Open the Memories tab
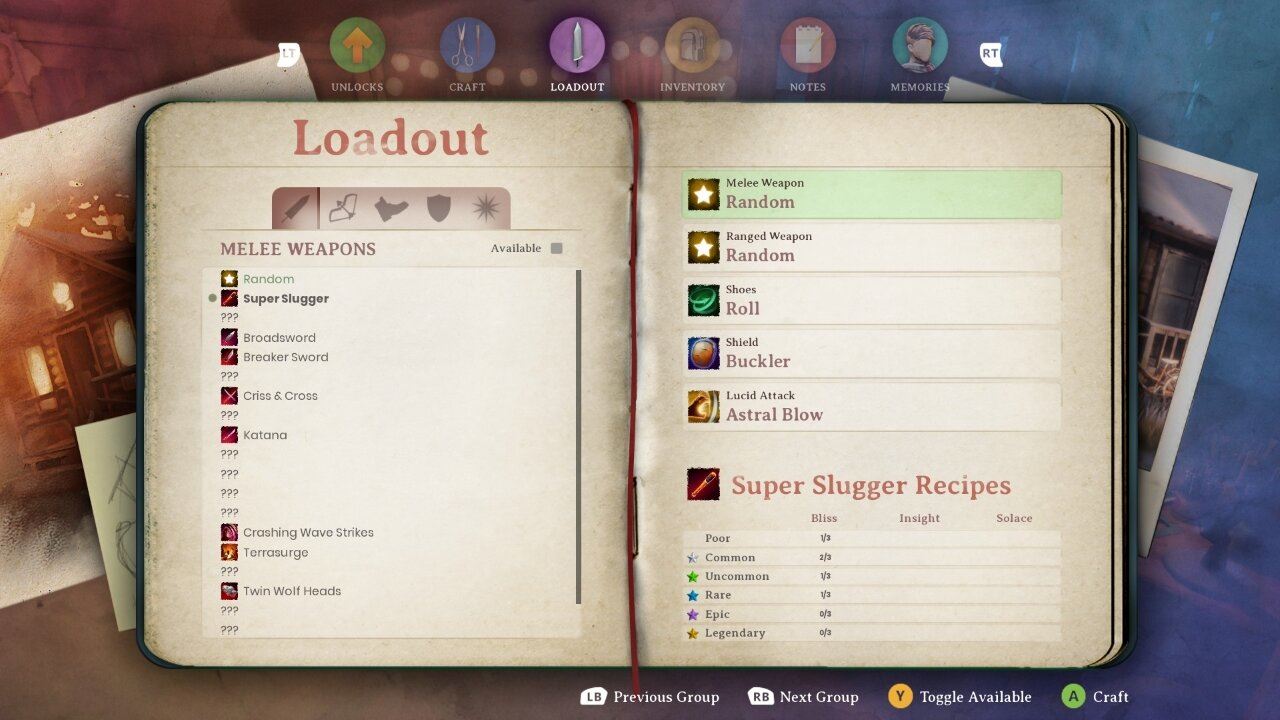 tap(920, 48)
